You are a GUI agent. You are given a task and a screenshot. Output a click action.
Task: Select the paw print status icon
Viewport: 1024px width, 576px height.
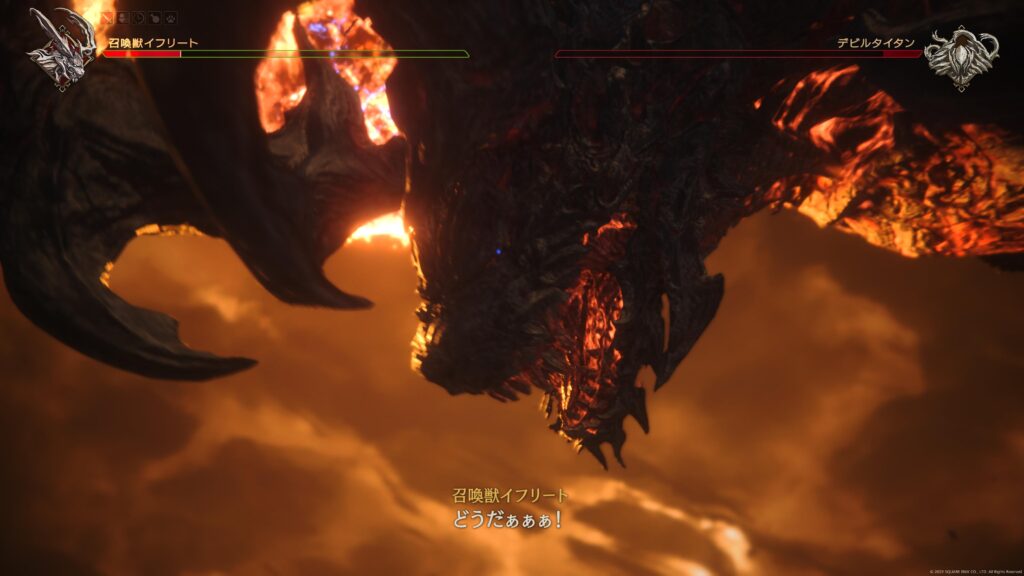pos(172,18)
